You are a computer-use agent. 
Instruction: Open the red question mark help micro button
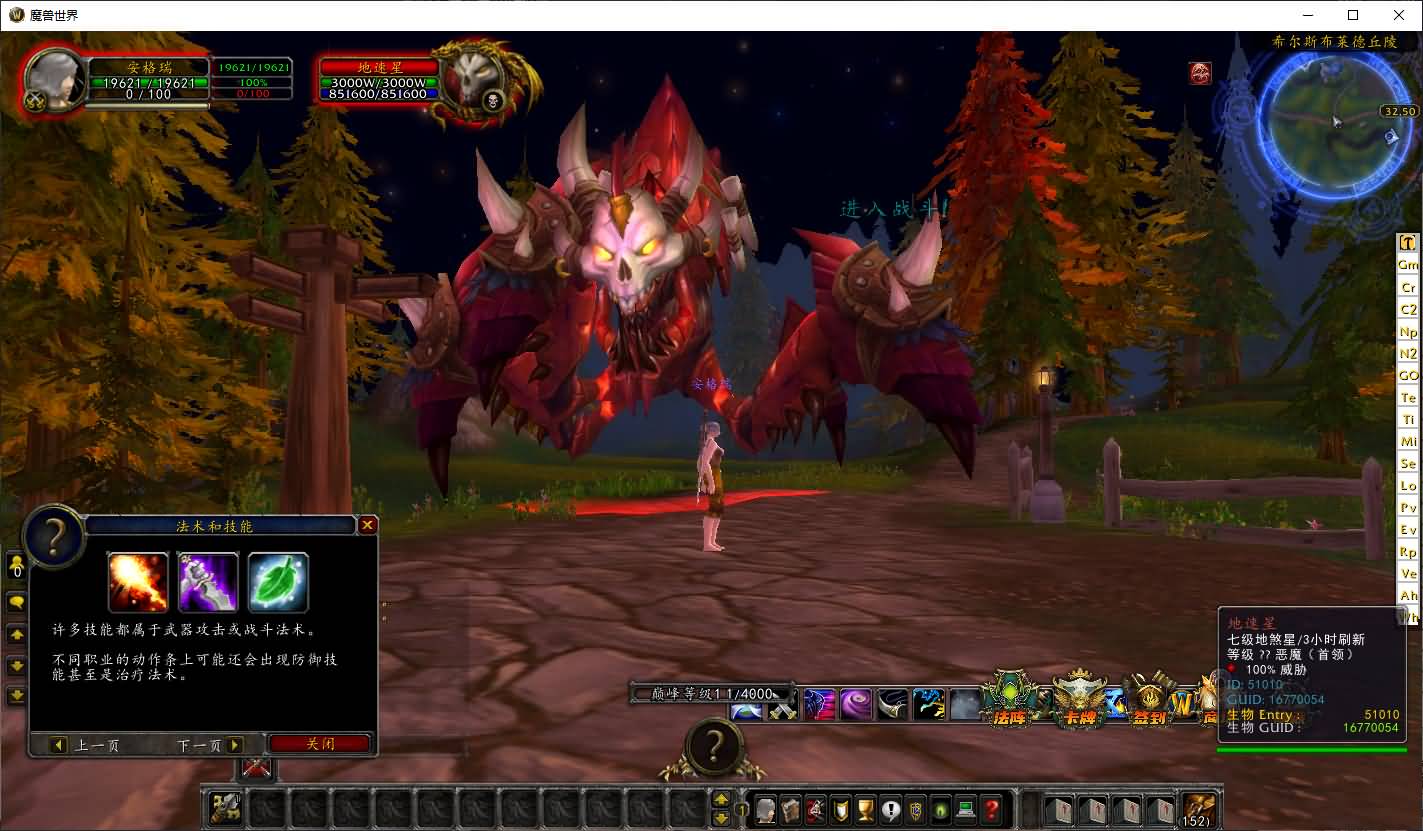(x=991, y=809)
